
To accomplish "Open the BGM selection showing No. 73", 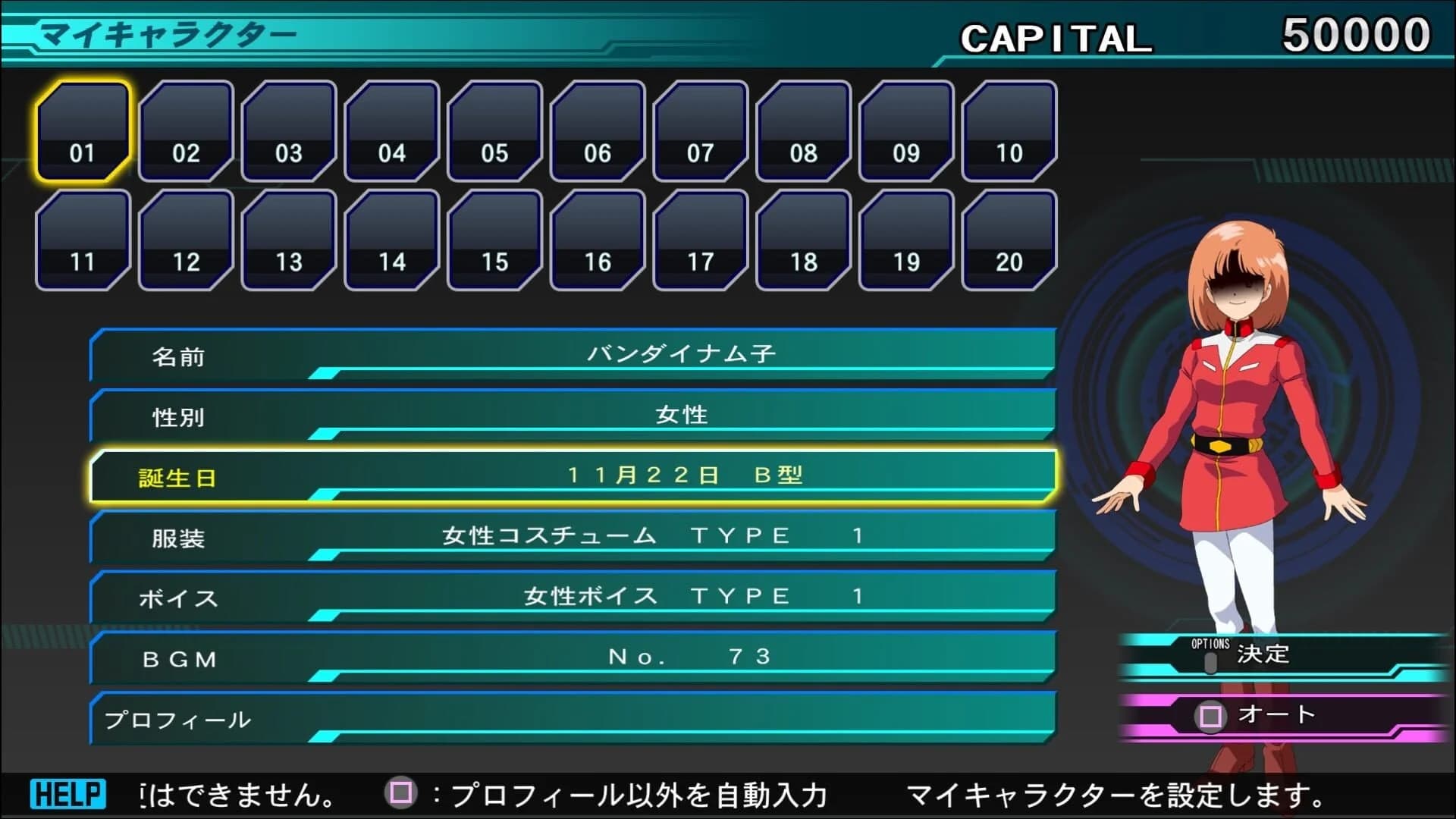I will click(x=573, y=657).
